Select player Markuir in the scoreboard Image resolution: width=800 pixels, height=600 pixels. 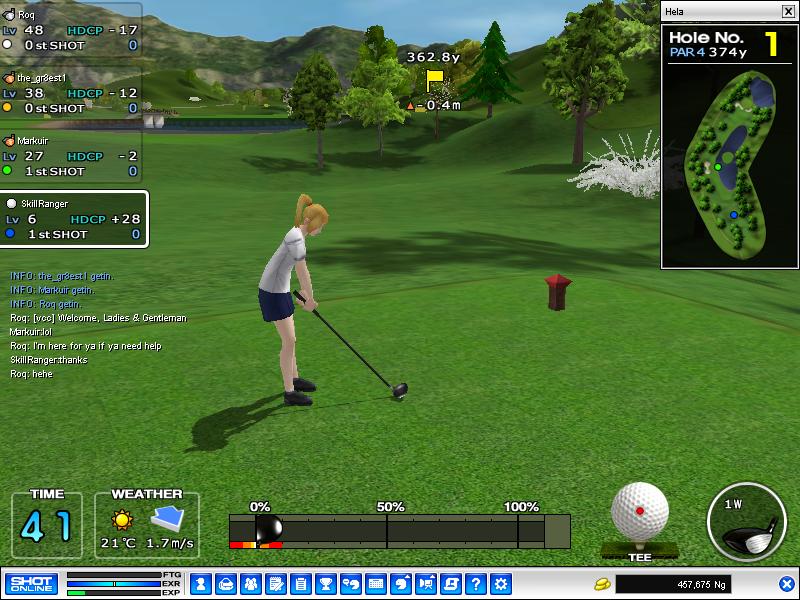[x=70, y=156]
